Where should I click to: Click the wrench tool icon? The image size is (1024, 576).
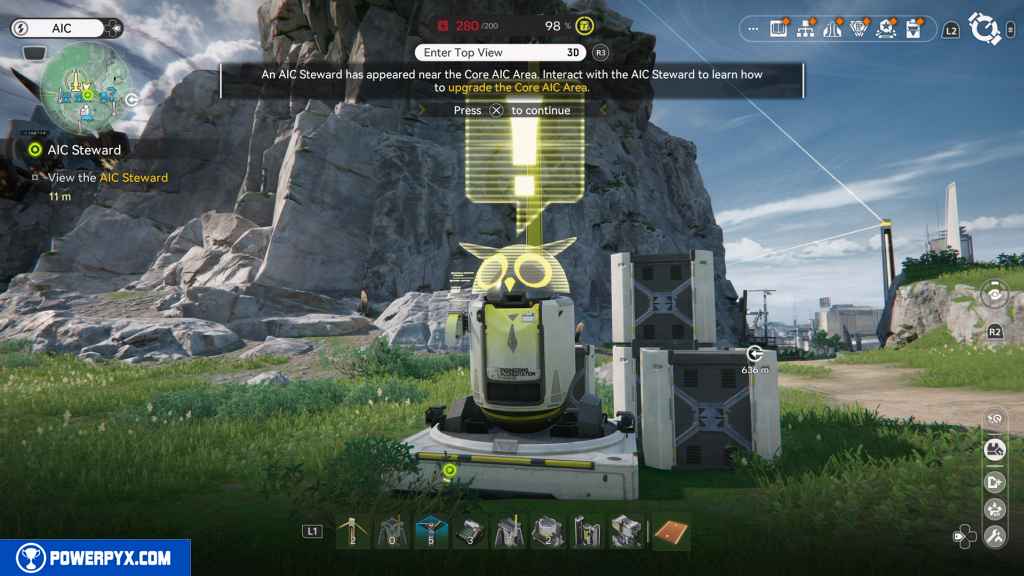click(x=995, y=537)
